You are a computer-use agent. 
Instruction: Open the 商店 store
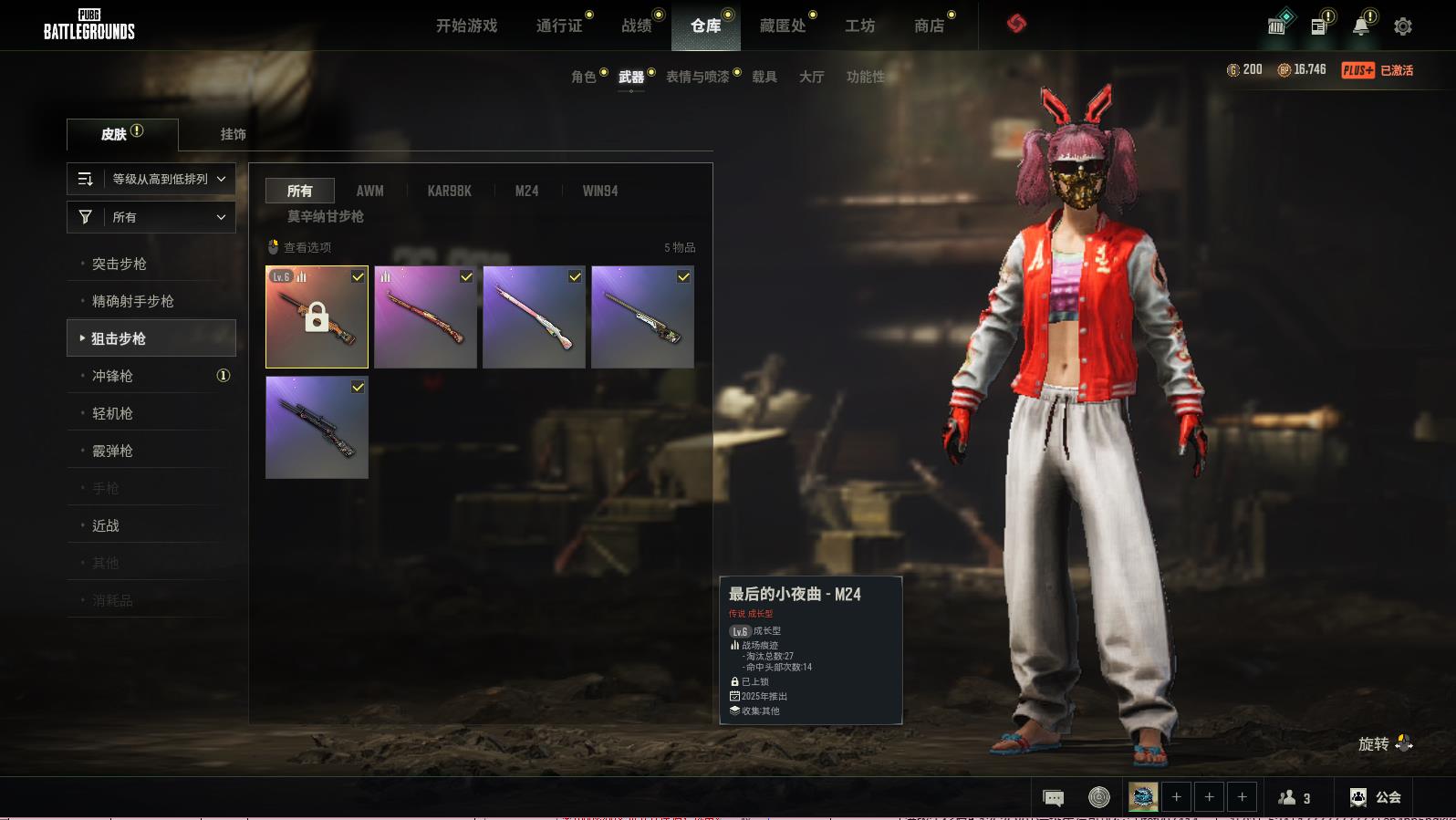929,26
